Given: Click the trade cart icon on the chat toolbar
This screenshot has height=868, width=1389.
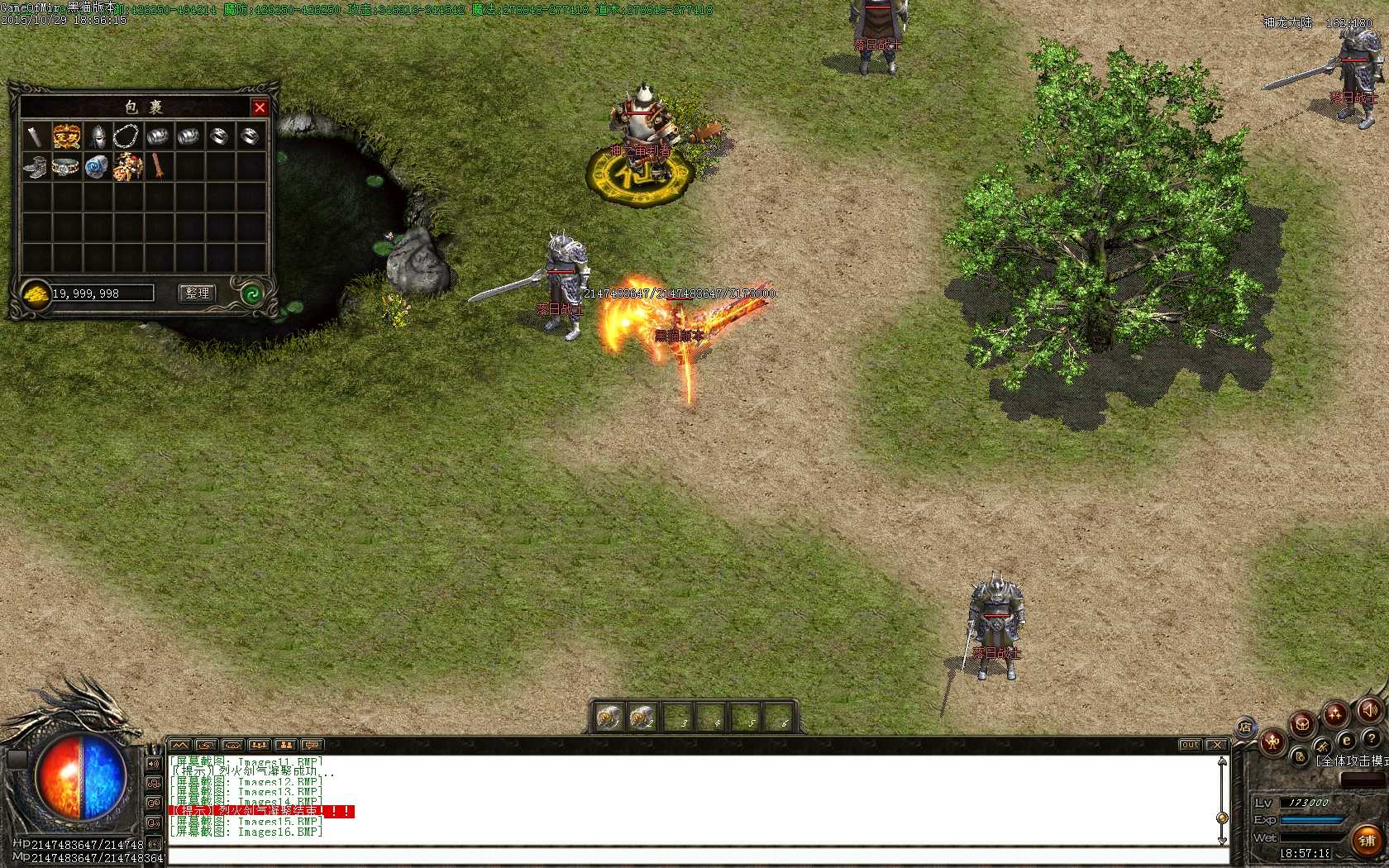Looking at the screenshot, I should click(232, 746).
